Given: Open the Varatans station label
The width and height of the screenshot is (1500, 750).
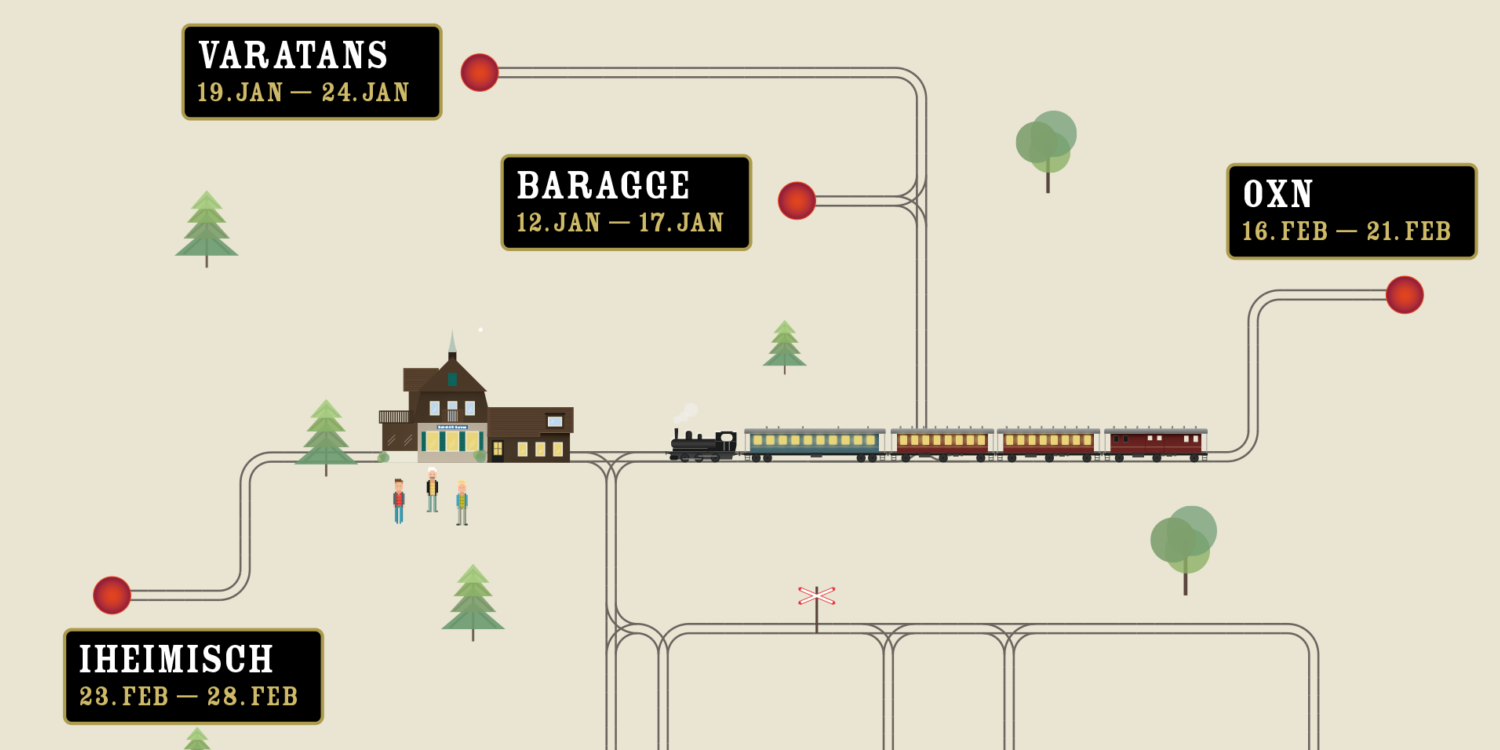Looking at the screenshot, I should 311,72.
